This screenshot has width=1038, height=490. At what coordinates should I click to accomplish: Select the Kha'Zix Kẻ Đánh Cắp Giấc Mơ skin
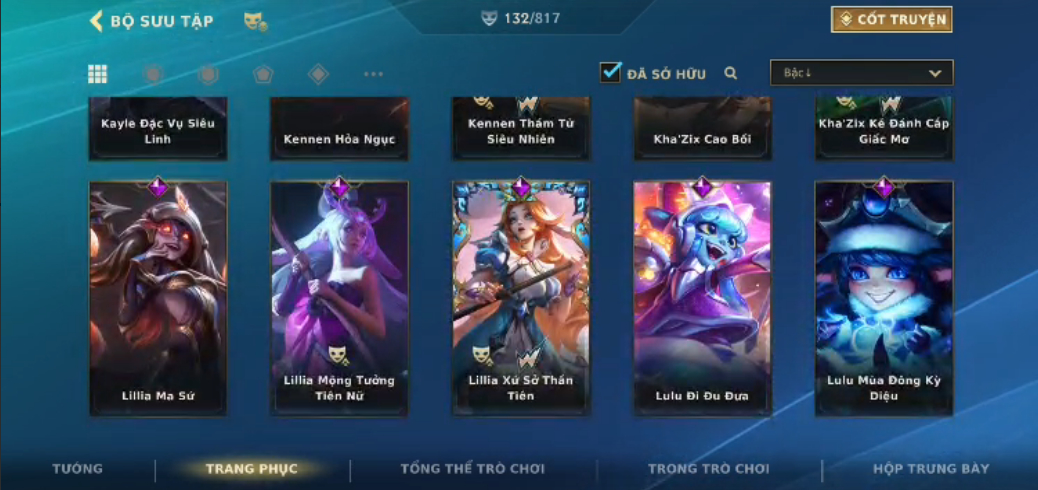coord(884,130)
